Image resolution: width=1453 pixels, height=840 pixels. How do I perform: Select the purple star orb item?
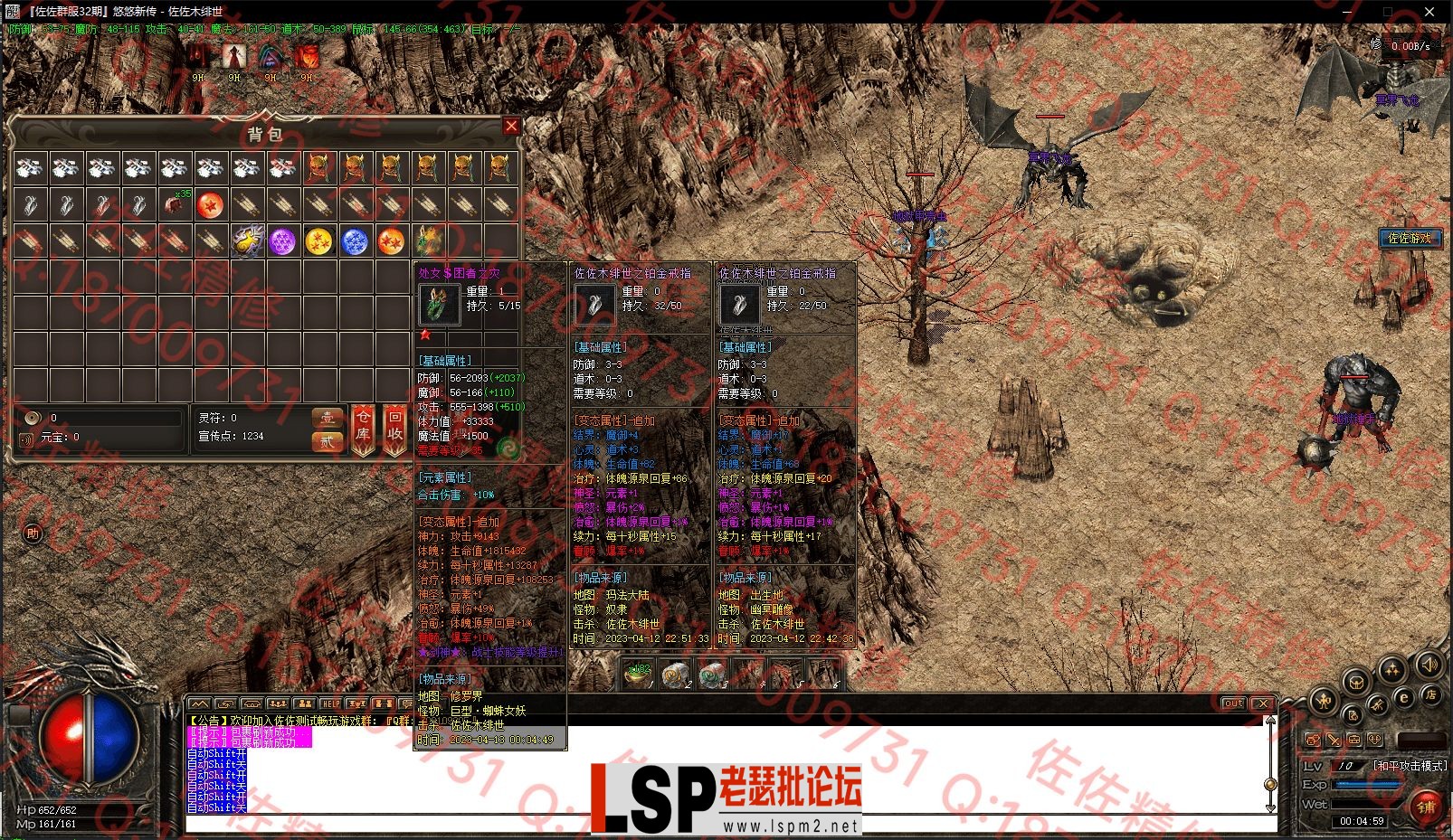coord(282,241)
